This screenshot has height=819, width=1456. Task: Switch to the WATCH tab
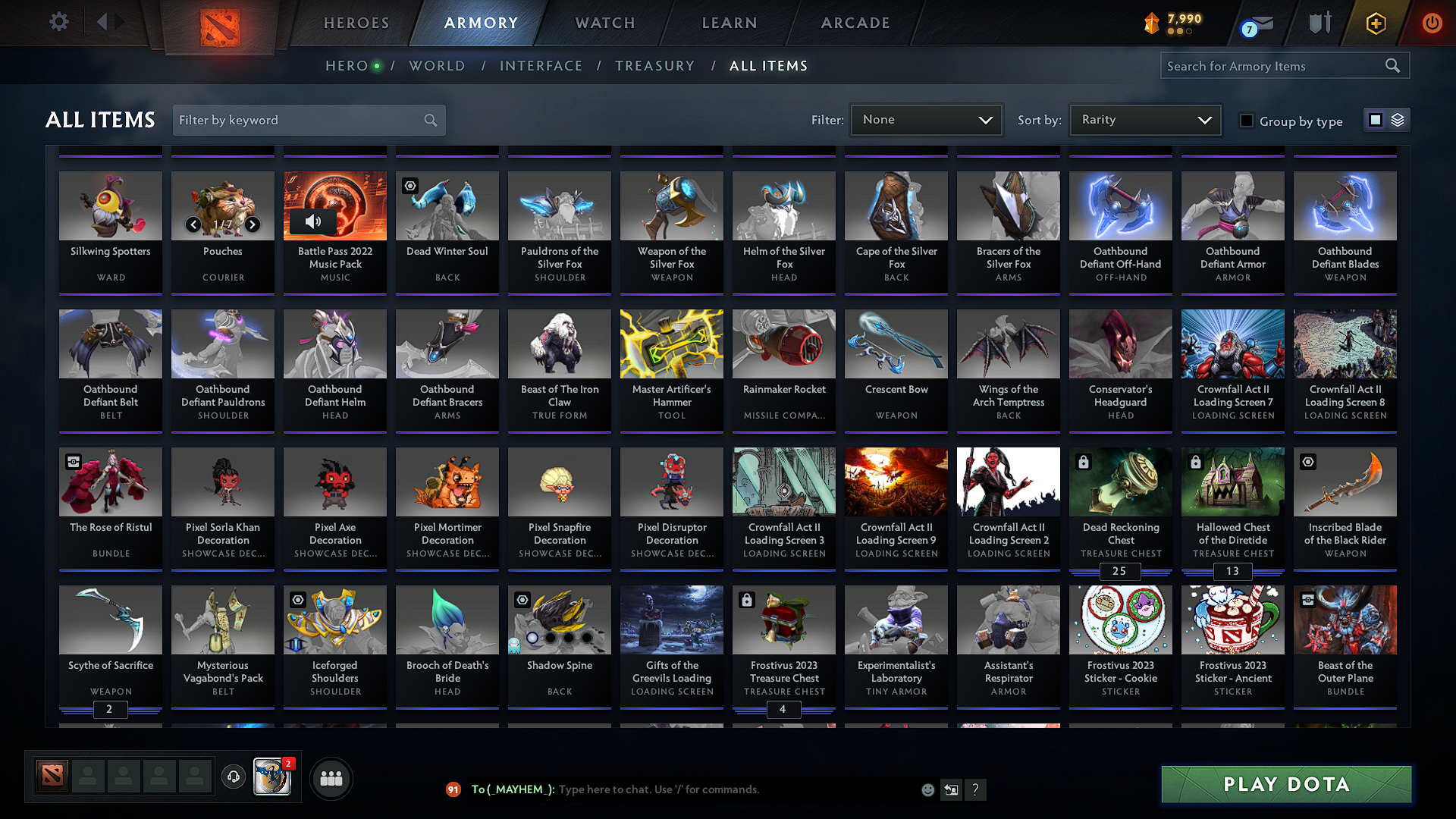(604, 23)
